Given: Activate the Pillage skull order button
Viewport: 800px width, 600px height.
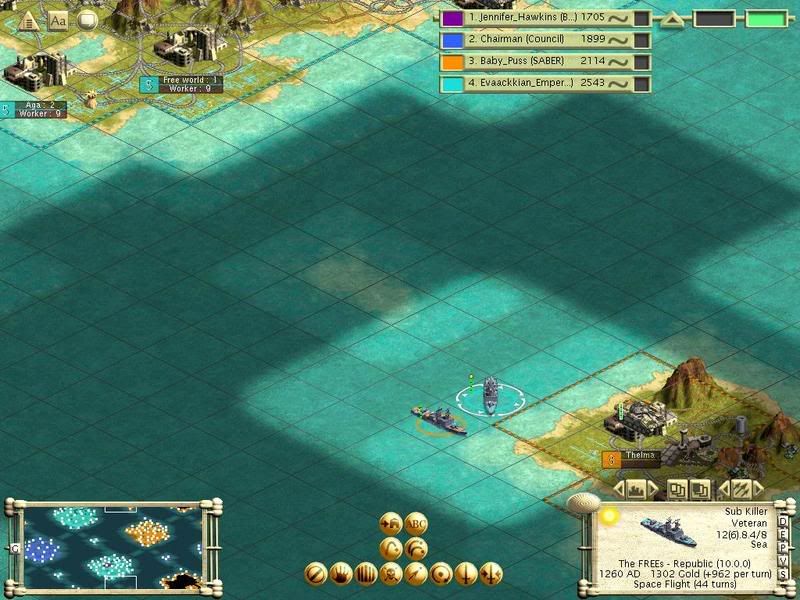Looking at the screenshot, I should pyautogui.click(x=391, y=574).
